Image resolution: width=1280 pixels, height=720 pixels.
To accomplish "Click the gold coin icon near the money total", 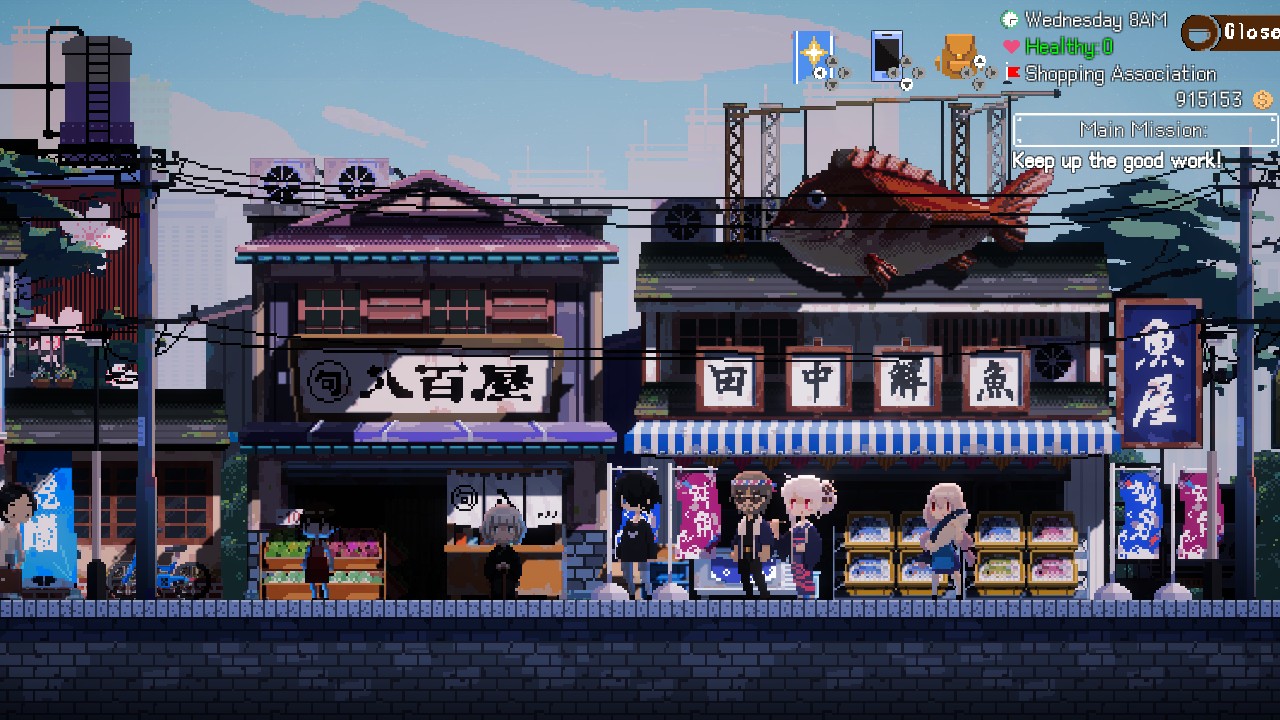I will pos(1261,99).
